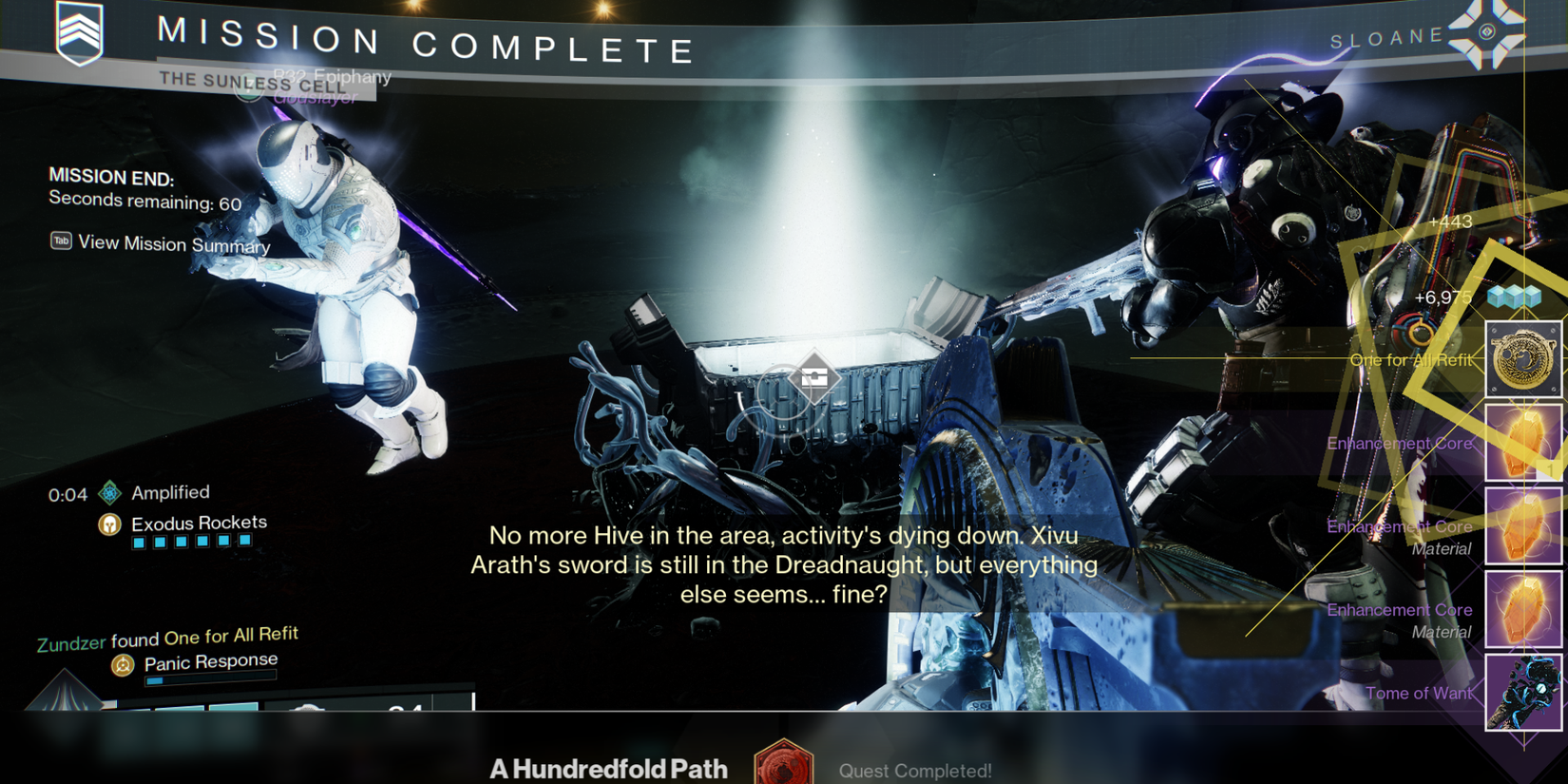Click the third Enhancement Core thumbnail
1568x784 pixels.
(x=1524, y=609)
